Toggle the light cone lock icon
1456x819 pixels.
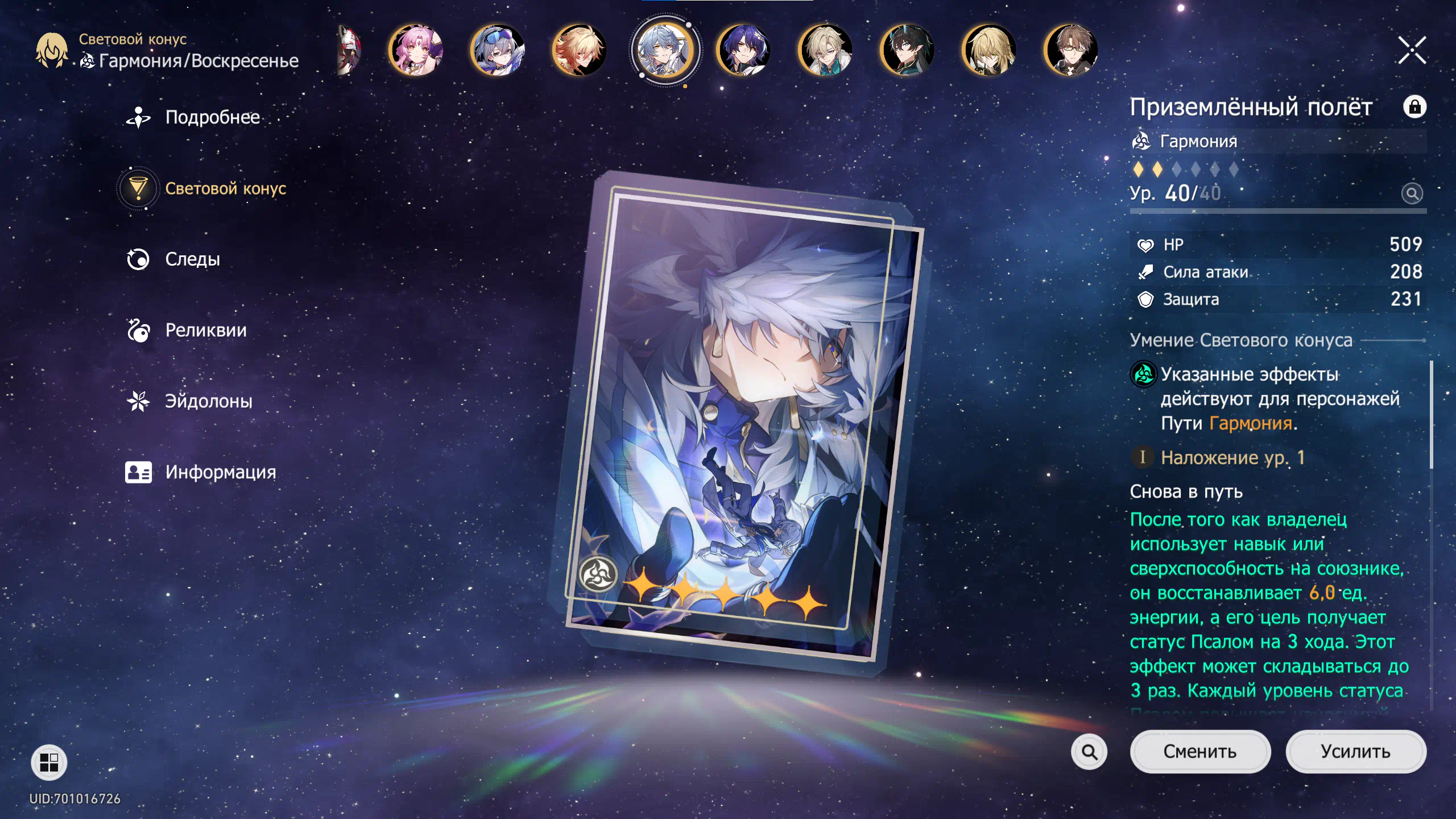[x=1414, y=107]
